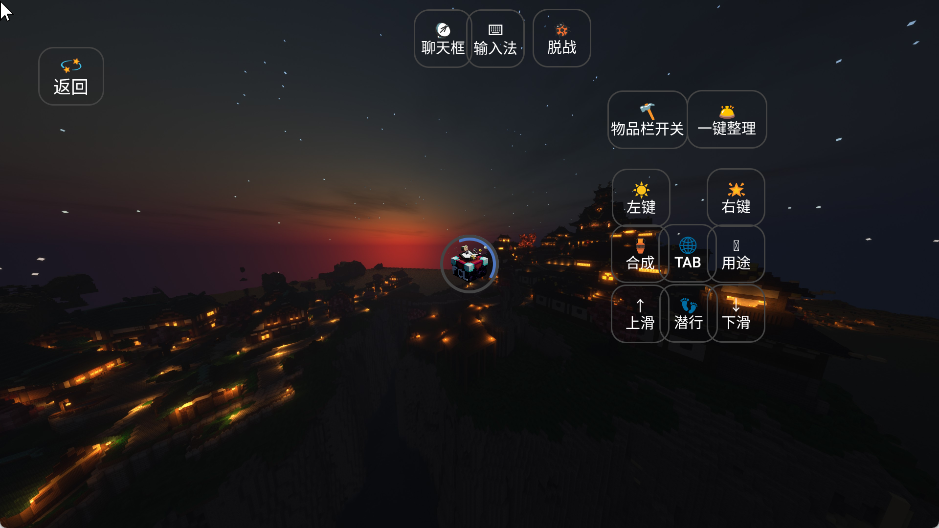Activate the 输入法 input method button
This screenshot has width=939, height=528.
(x=495, y=39)
